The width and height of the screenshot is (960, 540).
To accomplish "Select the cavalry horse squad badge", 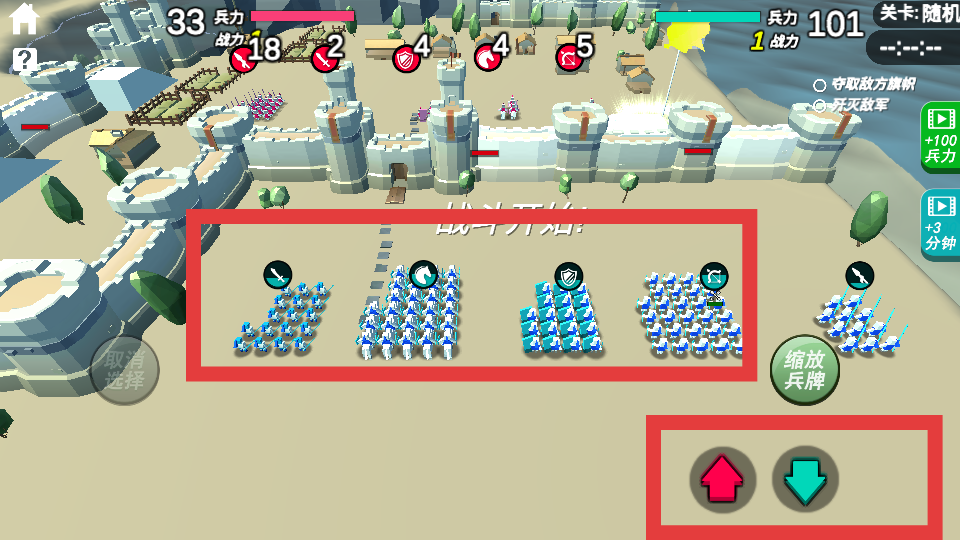I will click(x=424, y=273).
